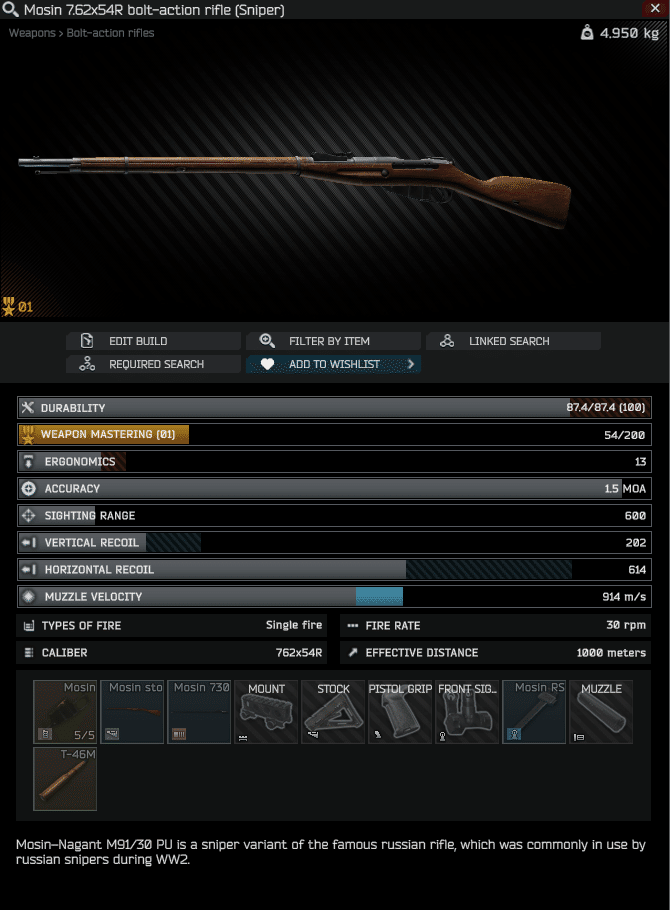This screenshot has width=670, height=910.
Task: Choose the empty Muzzle slot
Action: coord(601,712)
